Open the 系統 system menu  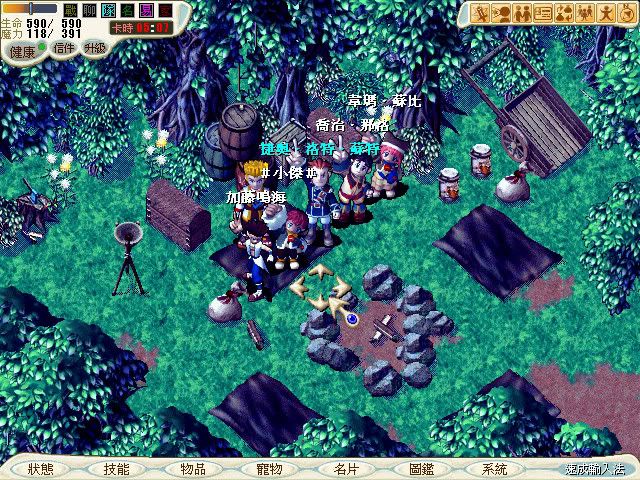(494, 468)
